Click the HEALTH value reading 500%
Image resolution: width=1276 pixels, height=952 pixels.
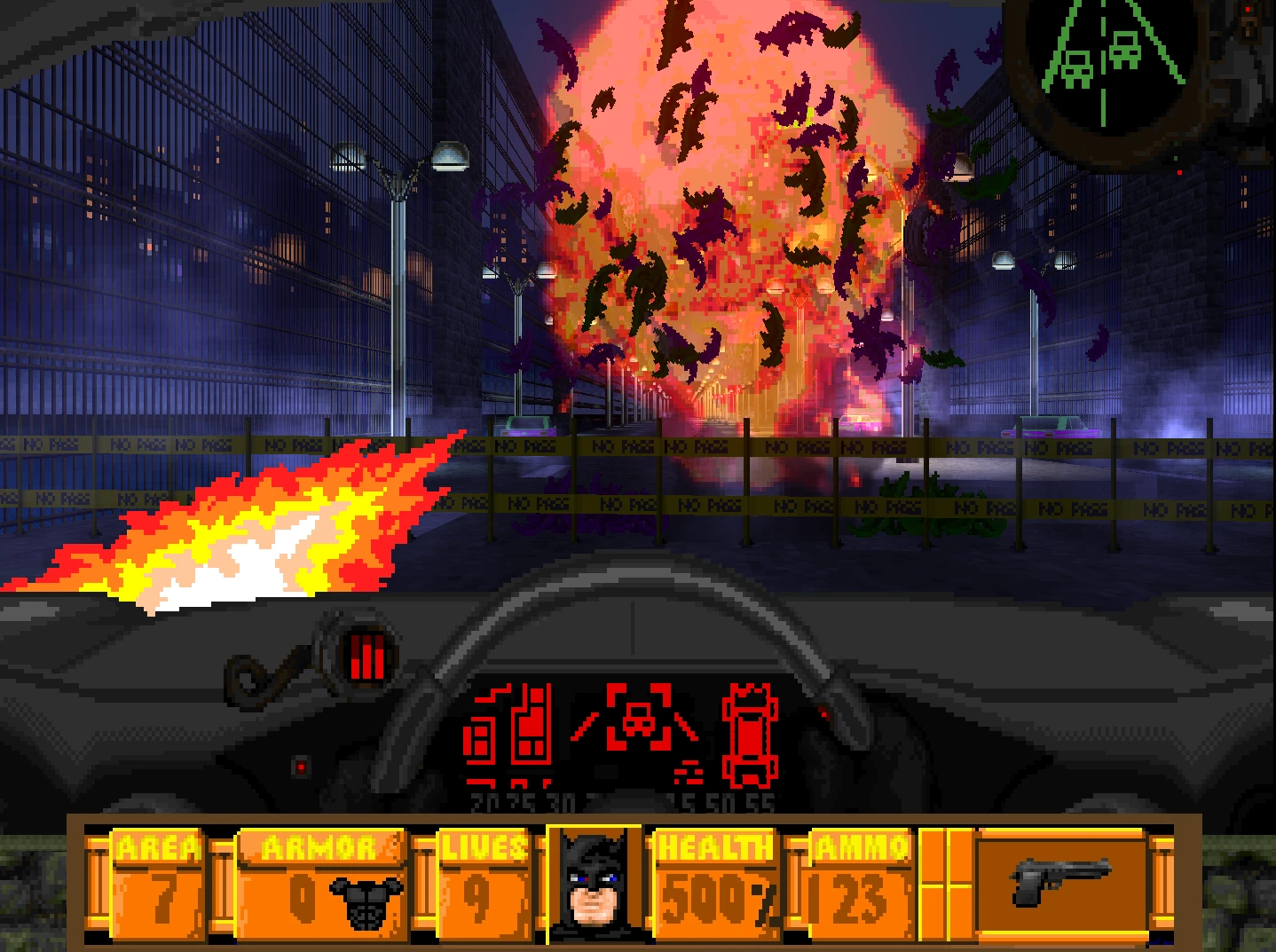pyautogui.click(x=719, y=899)
